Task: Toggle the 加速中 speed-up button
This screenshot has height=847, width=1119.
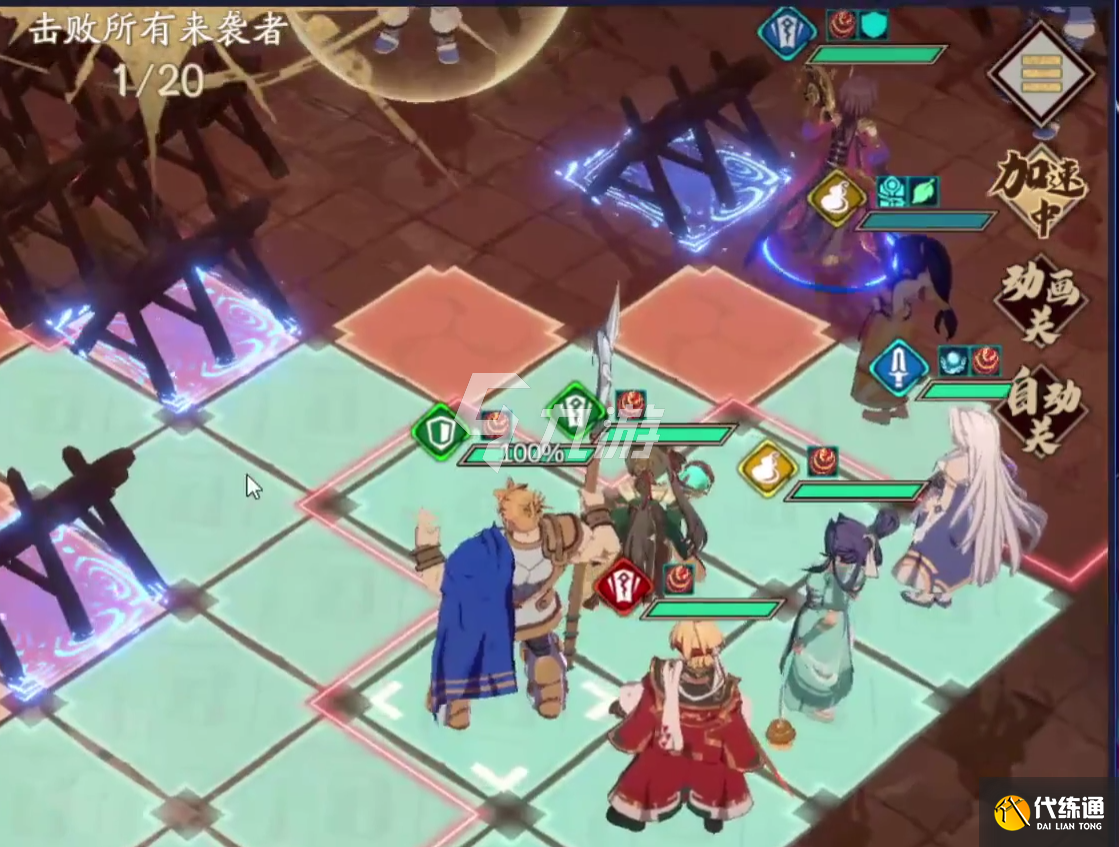Action: (1040, 191)
